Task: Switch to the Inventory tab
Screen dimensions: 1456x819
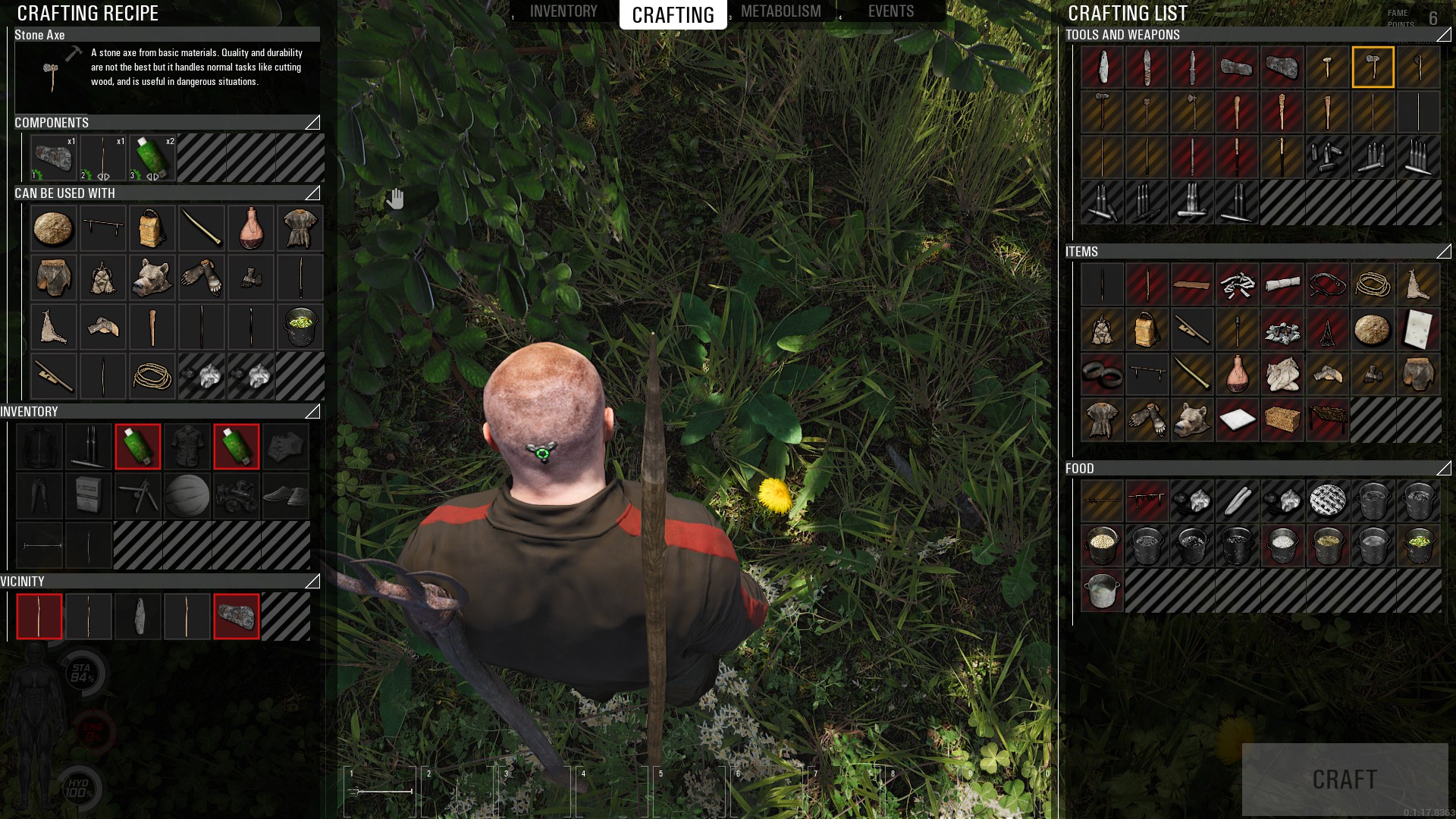Action: [563, 11]
